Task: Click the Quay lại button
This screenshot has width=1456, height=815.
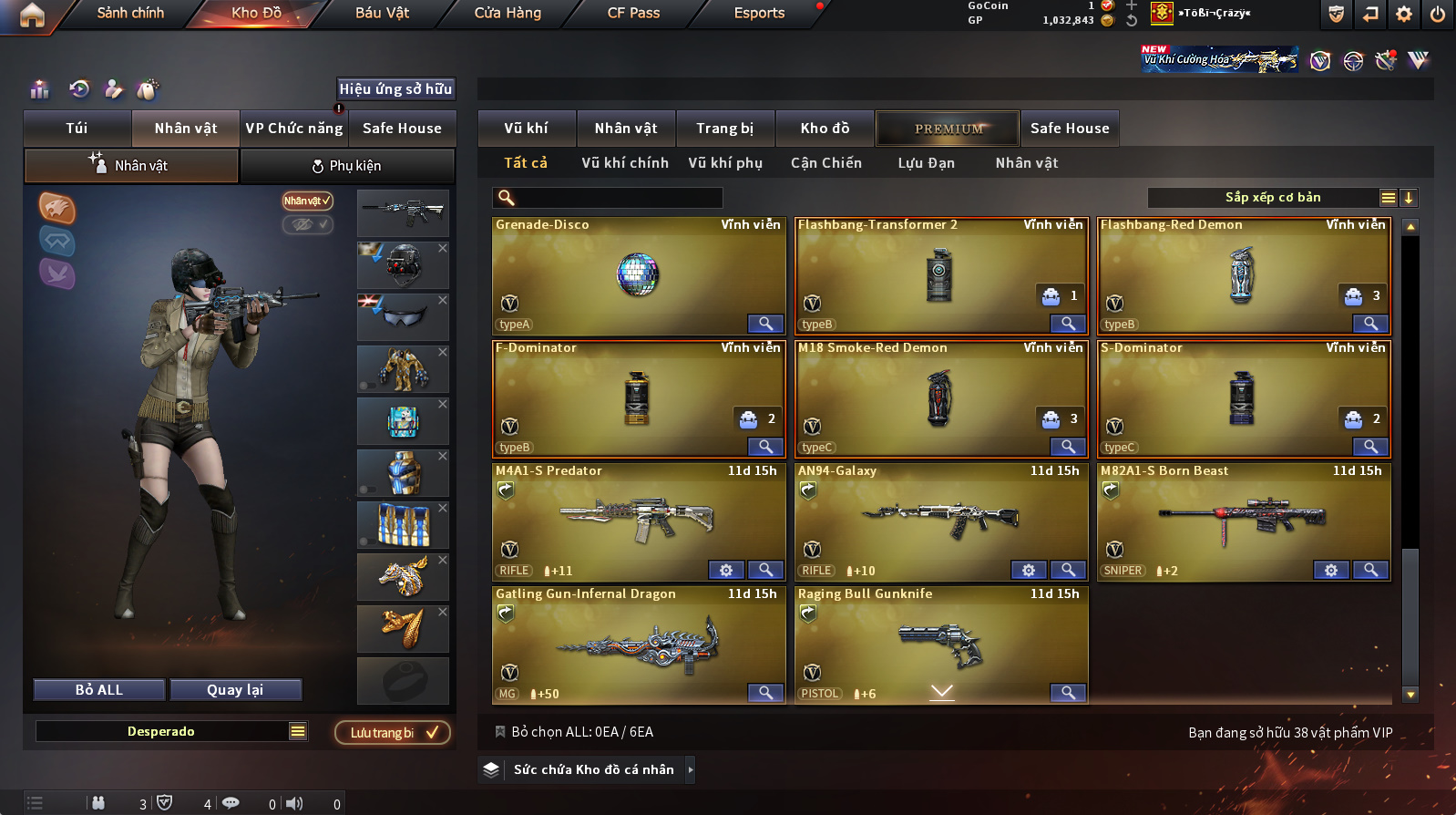Action: pyautogui.click(x=235, y=690)
